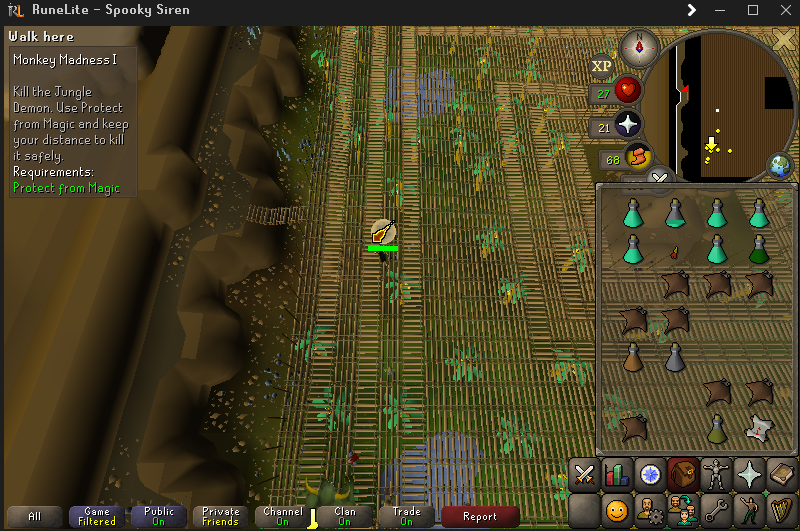Open the Music Player harp tab
The width and height of the screenshot is (800, 531).
click(781, 510)
